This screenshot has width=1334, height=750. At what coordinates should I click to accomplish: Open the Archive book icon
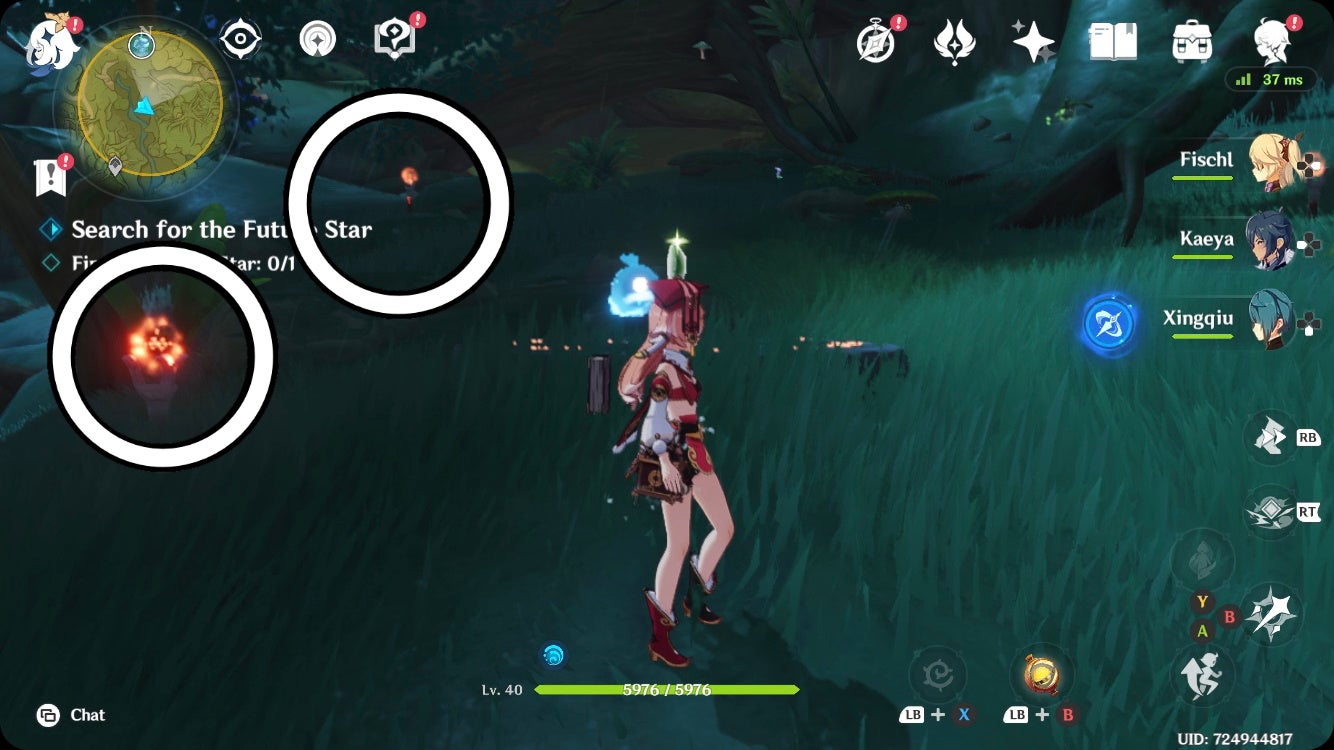coord(1114,41)
